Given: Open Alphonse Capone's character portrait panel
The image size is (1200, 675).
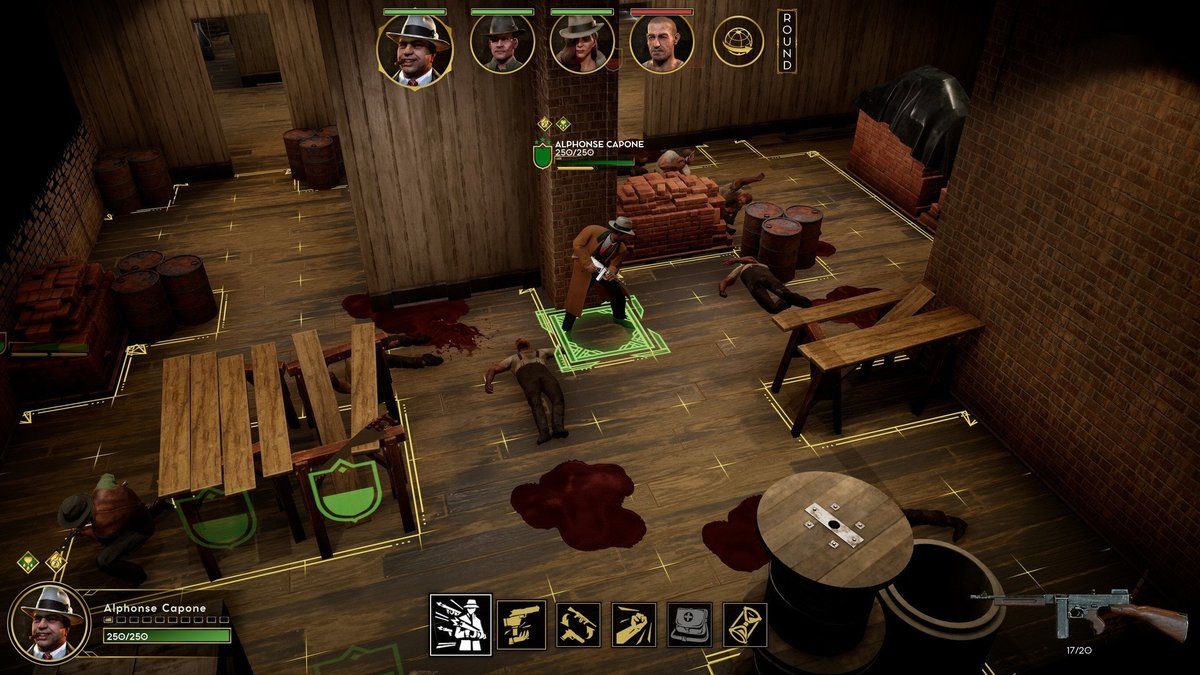Looking at the screenshot, I should point(50,622).
